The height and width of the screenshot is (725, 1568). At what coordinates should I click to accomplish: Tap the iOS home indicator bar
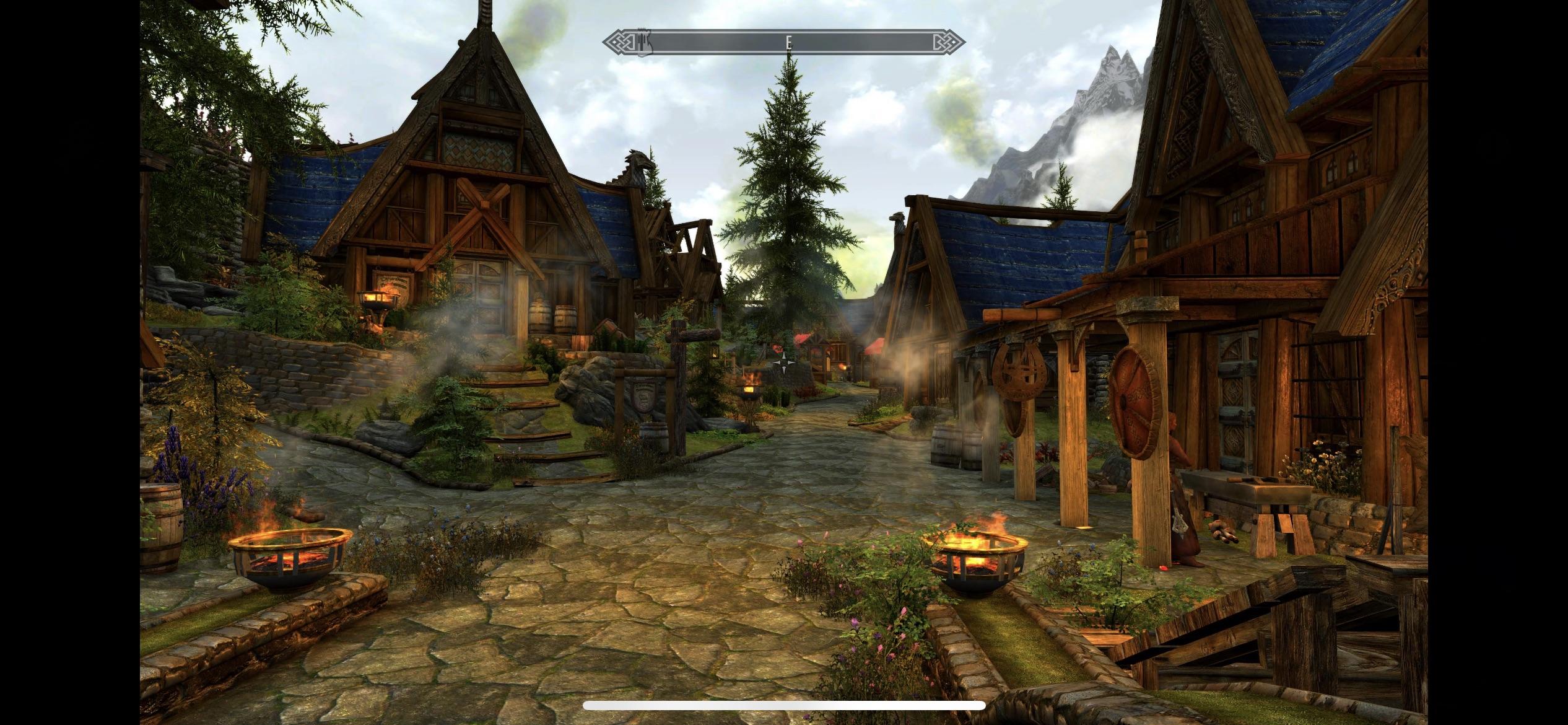(784, 706)
